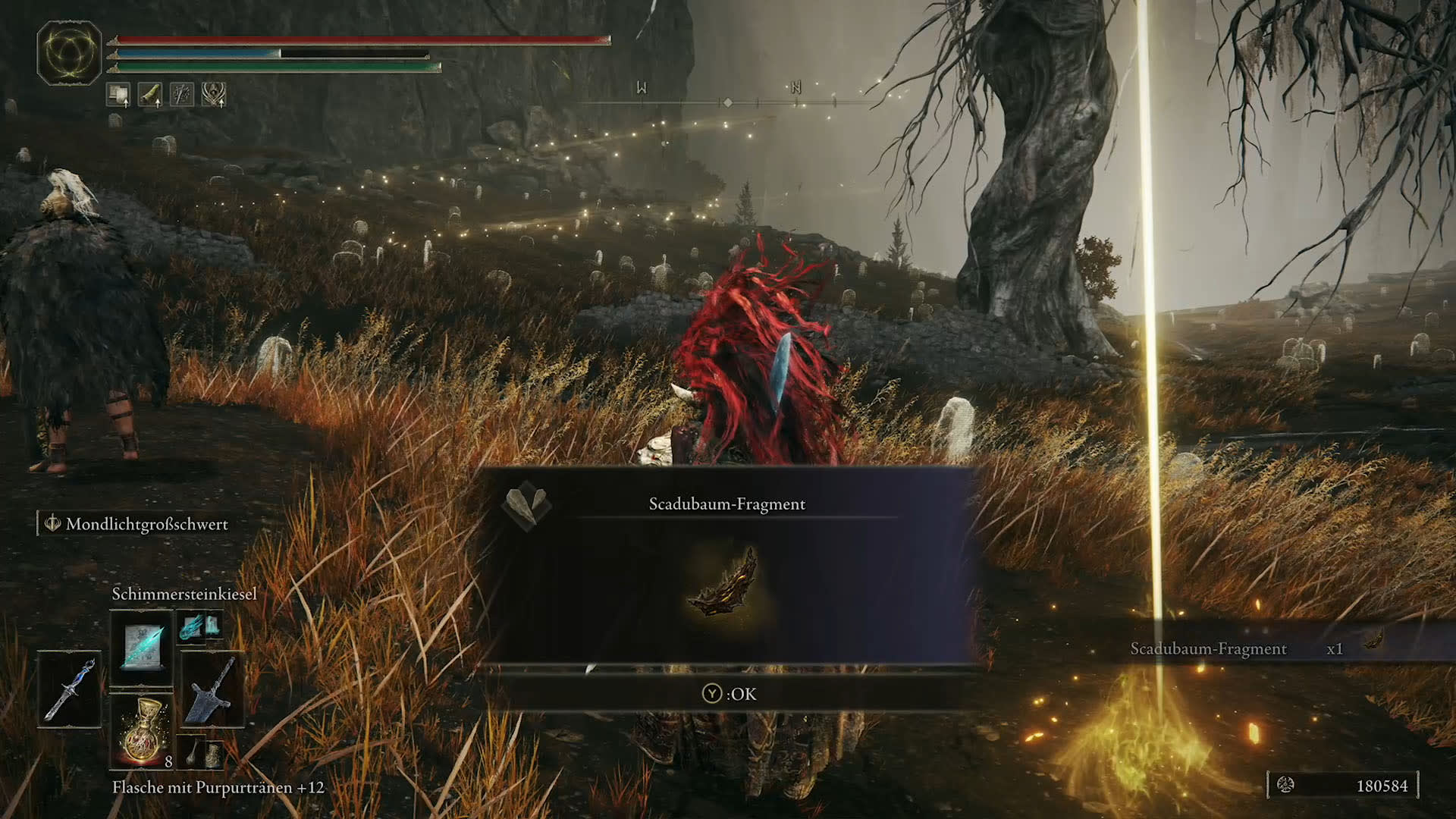Select the Schimmersteinkiesel spell slot

click(142, 647)
